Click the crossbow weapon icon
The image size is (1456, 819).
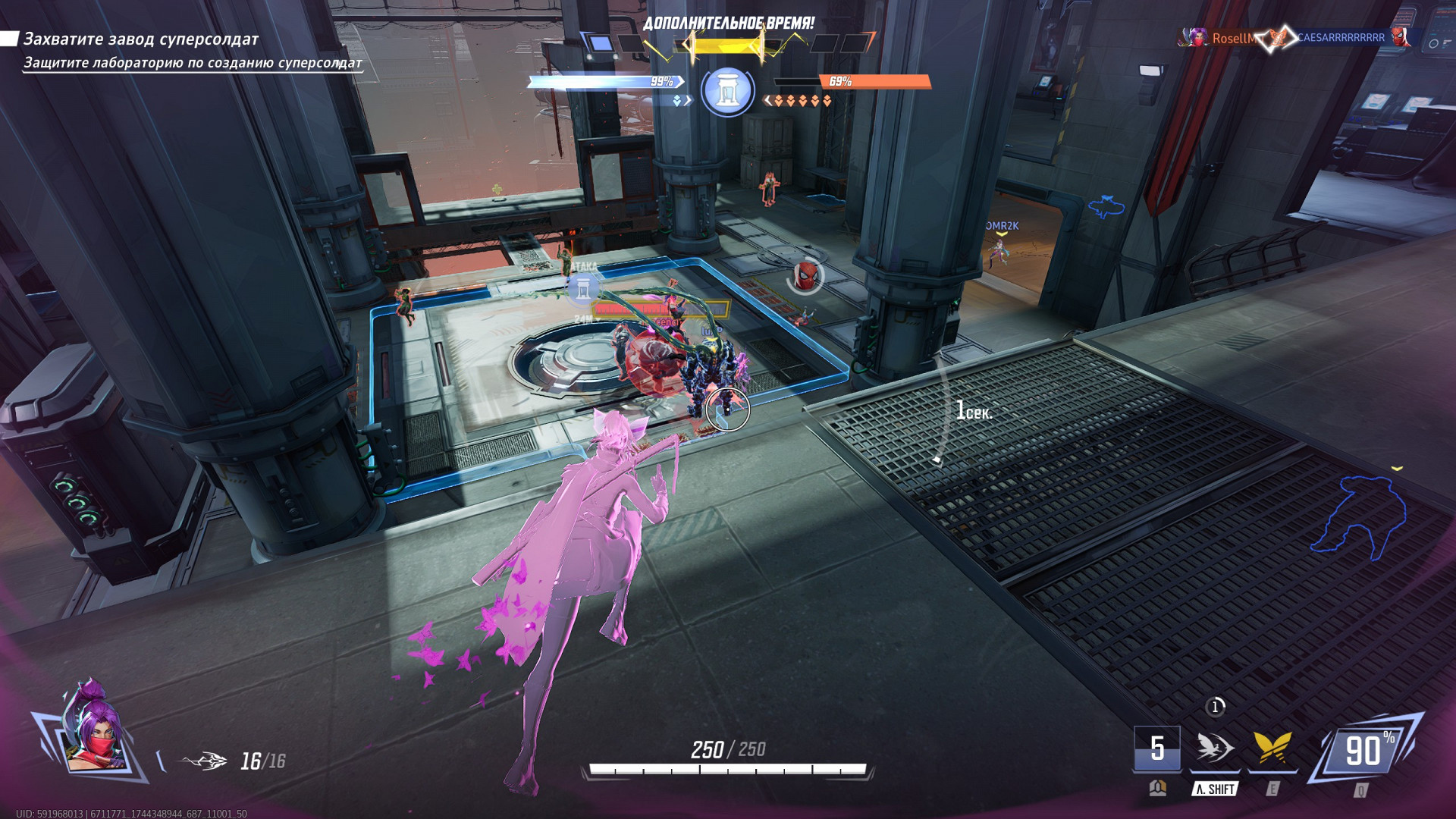point(204,761)
